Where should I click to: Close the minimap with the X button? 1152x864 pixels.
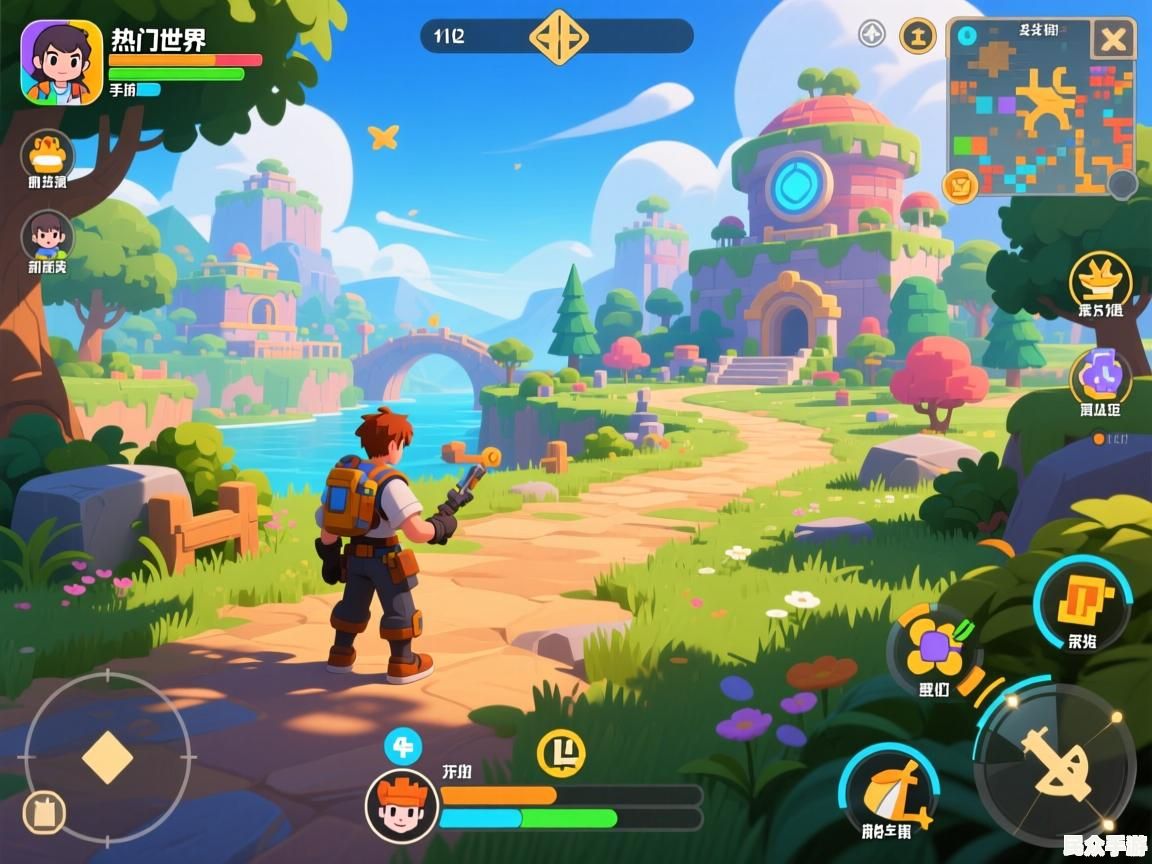pyautogui.click(x=1112, y=41)
